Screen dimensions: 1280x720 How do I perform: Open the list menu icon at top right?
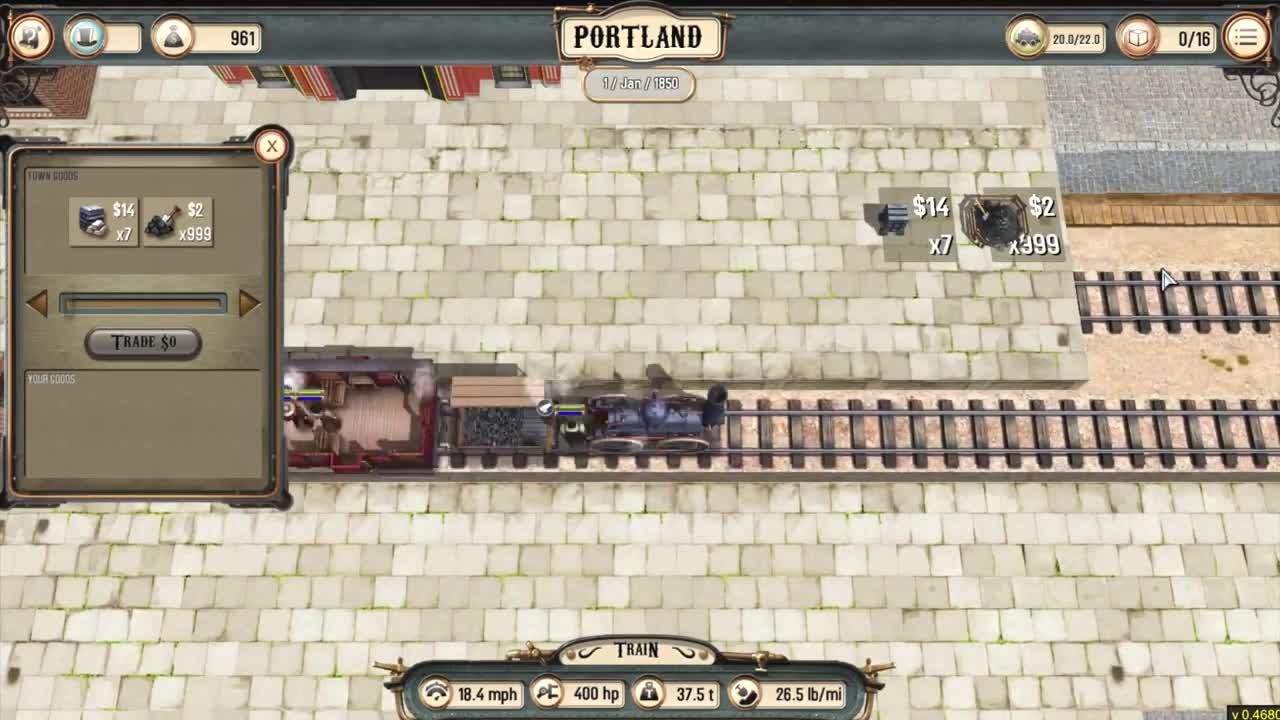(x=1245, y=37)
